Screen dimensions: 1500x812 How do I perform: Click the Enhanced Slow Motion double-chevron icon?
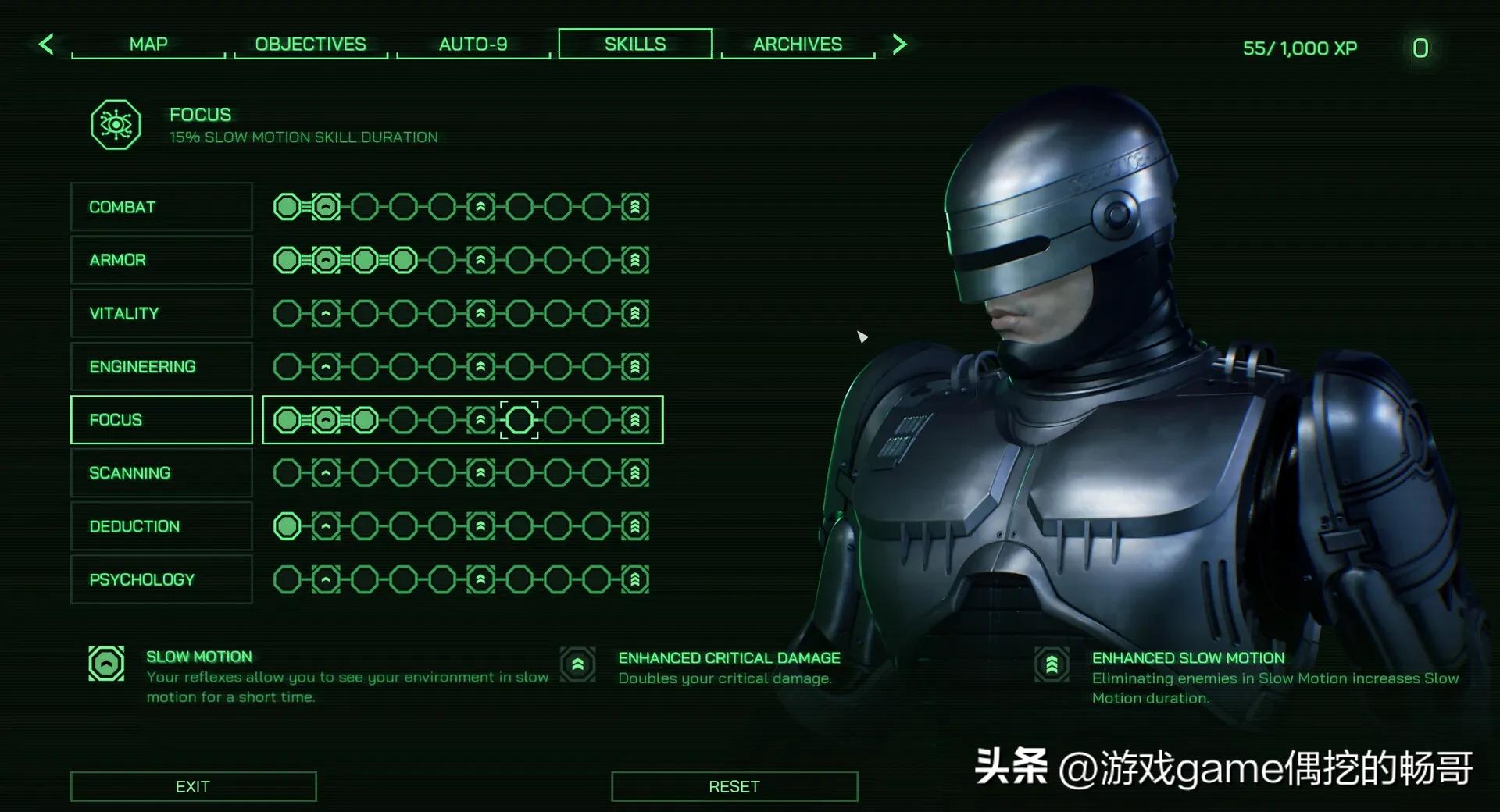tap(1052, 664)
